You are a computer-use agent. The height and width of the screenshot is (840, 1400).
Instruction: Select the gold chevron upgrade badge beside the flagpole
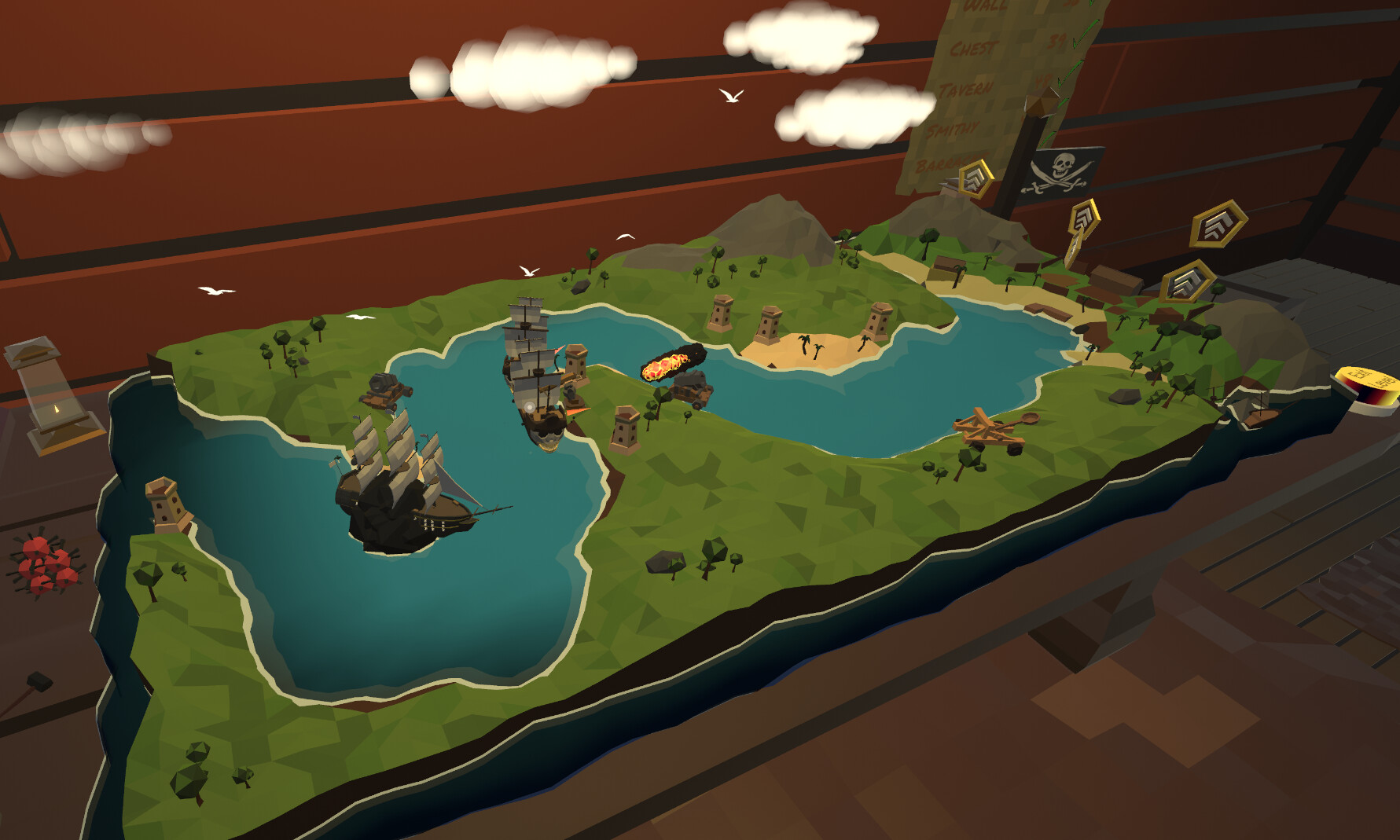click(976, 178)
